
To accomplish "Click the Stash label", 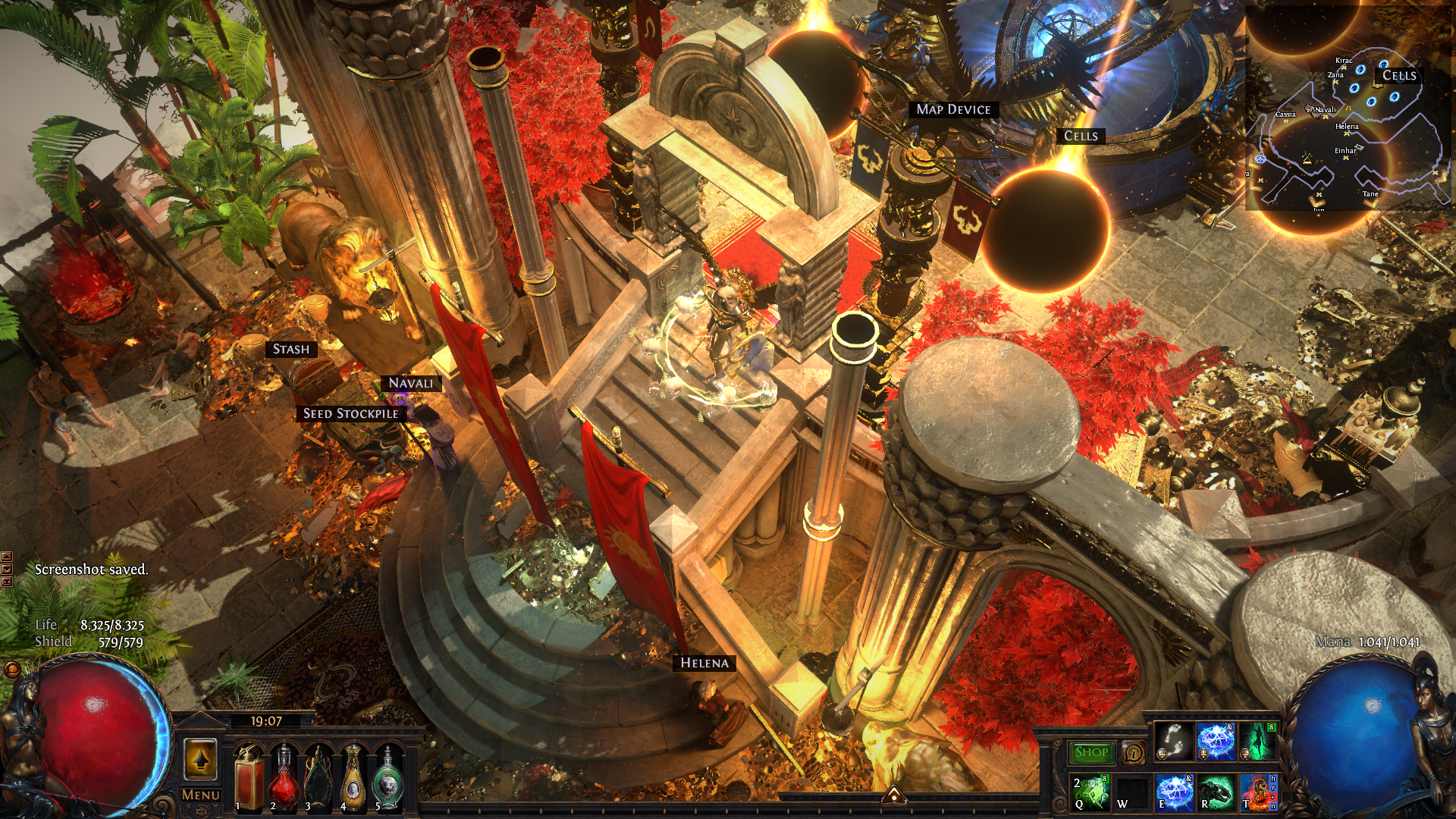I will pos(291,349).
